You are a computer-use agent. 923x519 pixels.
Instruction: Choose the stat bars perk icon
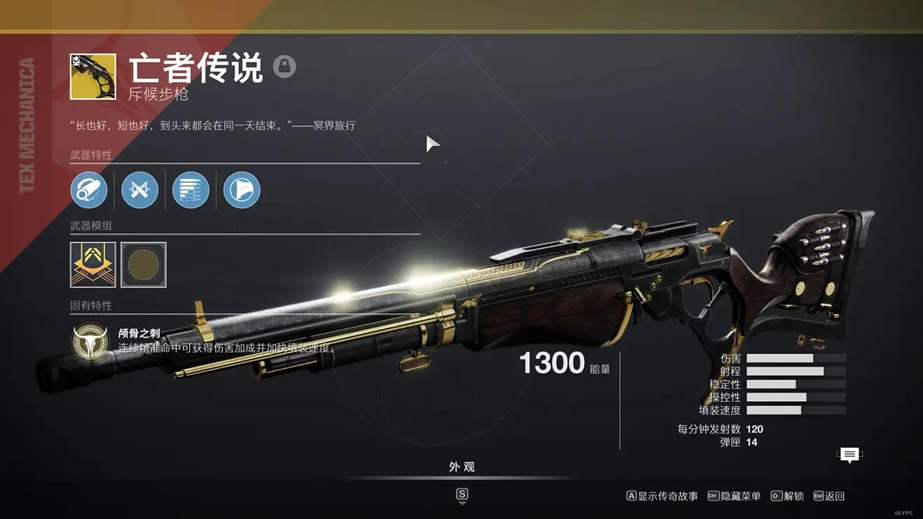(191, 190)
